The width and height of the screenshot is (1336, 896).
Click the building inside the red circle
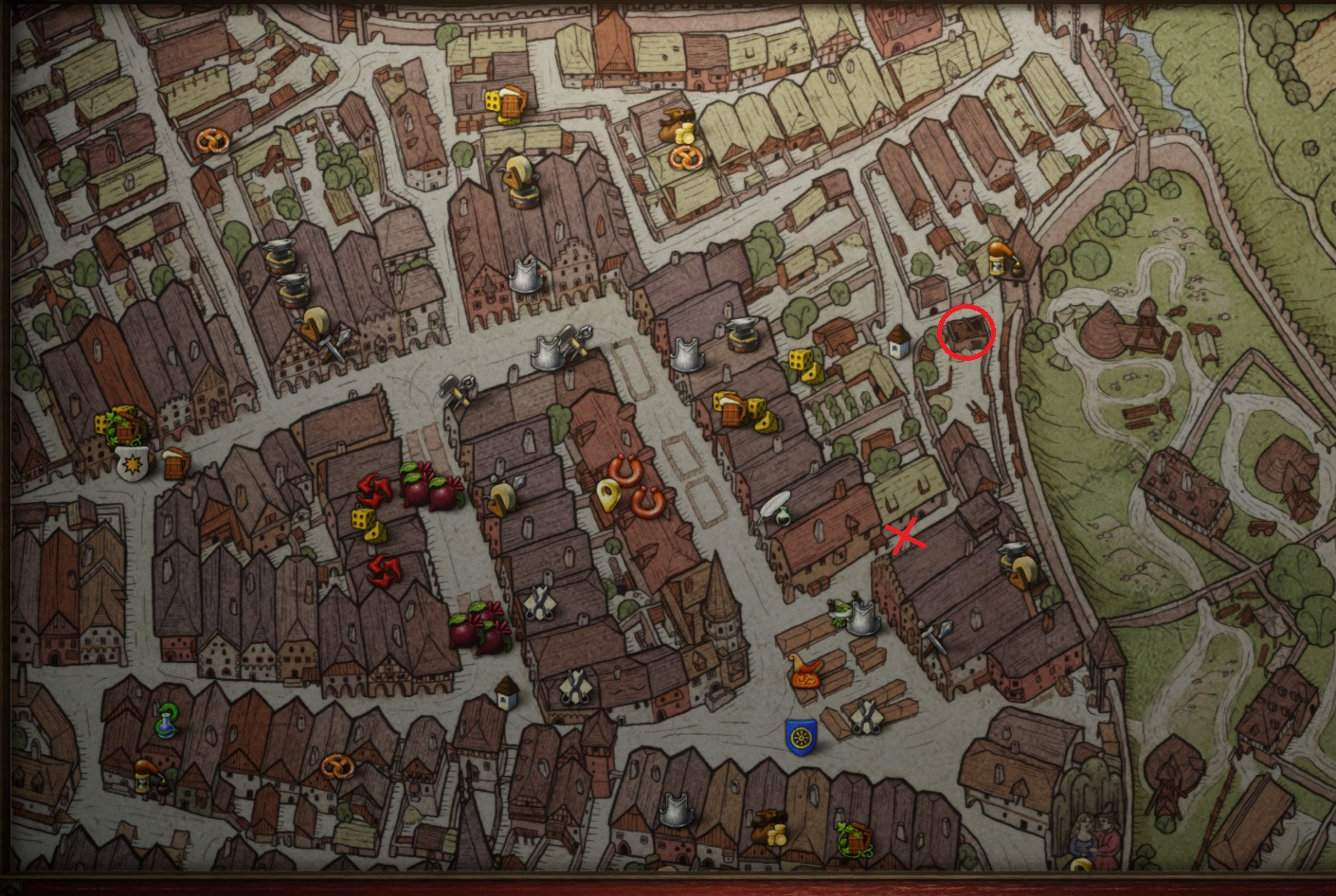[965, 333]
